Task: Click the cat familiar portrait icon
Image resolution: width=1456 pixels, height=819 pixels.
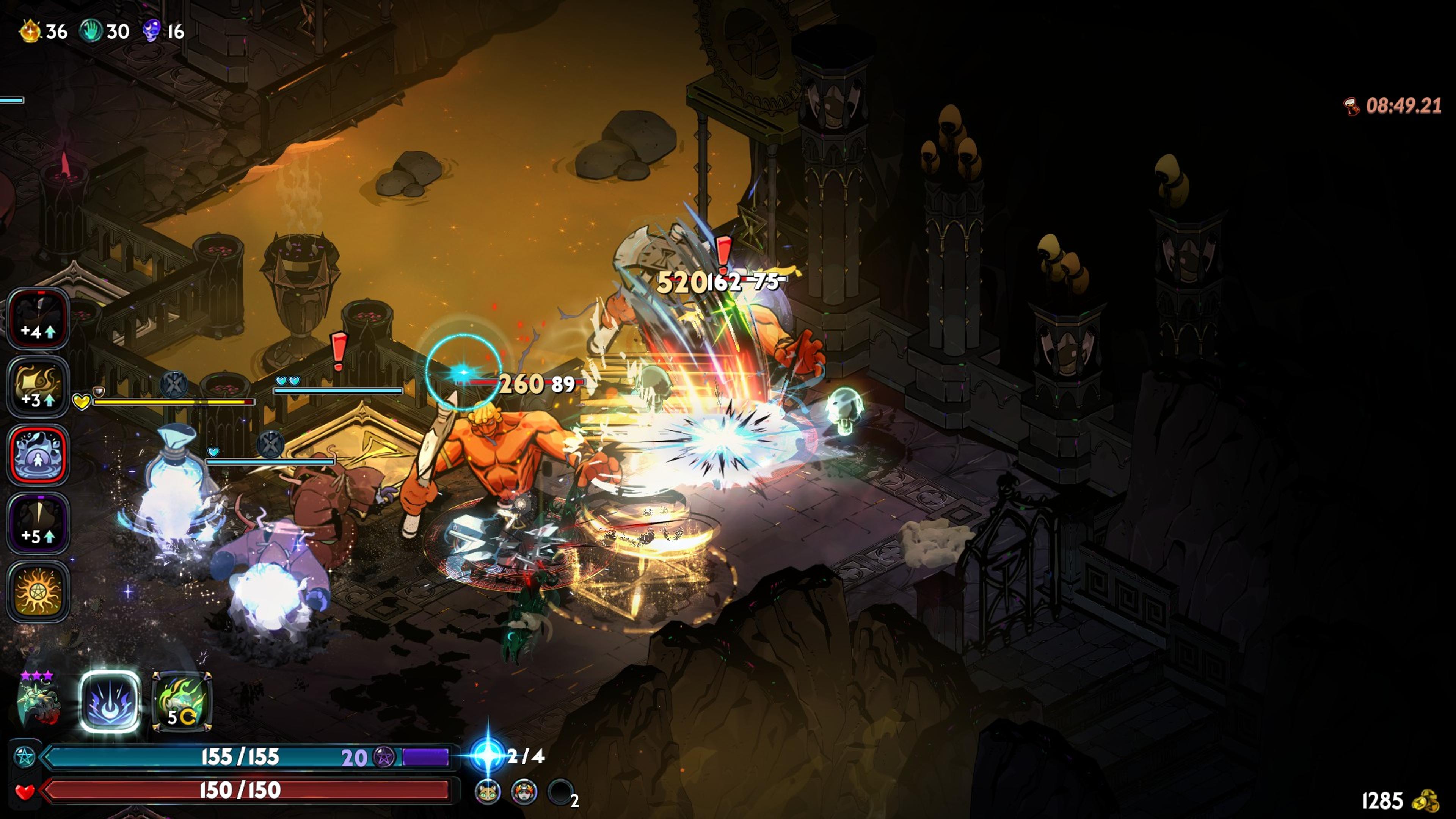Action: tap(488, 792)
